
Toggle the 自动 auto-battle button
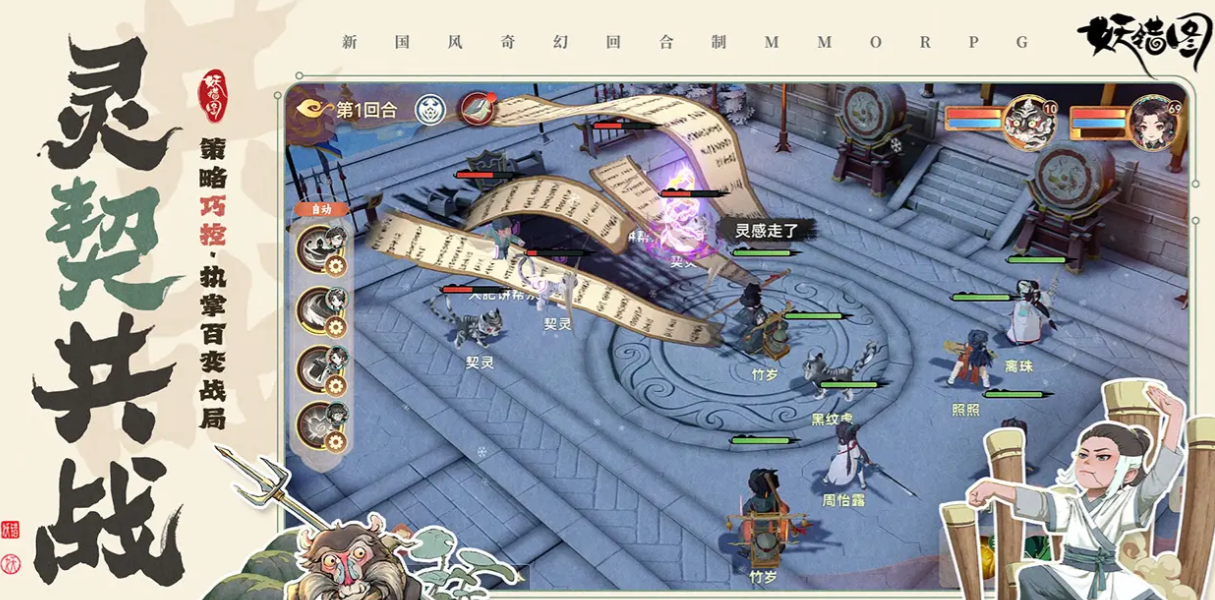[321, 210]
